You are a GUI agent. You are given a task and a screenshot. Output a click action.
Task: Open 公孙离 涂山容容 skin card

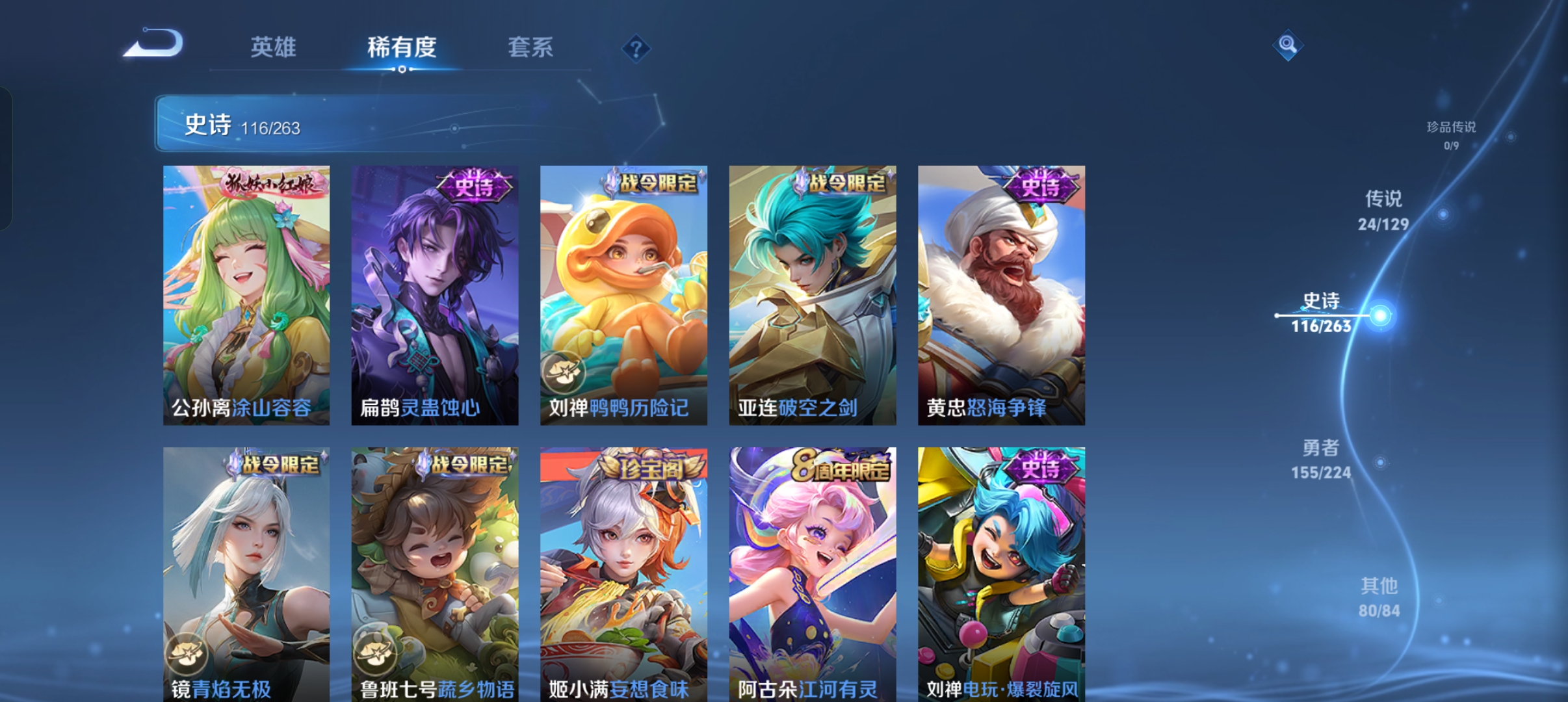coord(246,295)
